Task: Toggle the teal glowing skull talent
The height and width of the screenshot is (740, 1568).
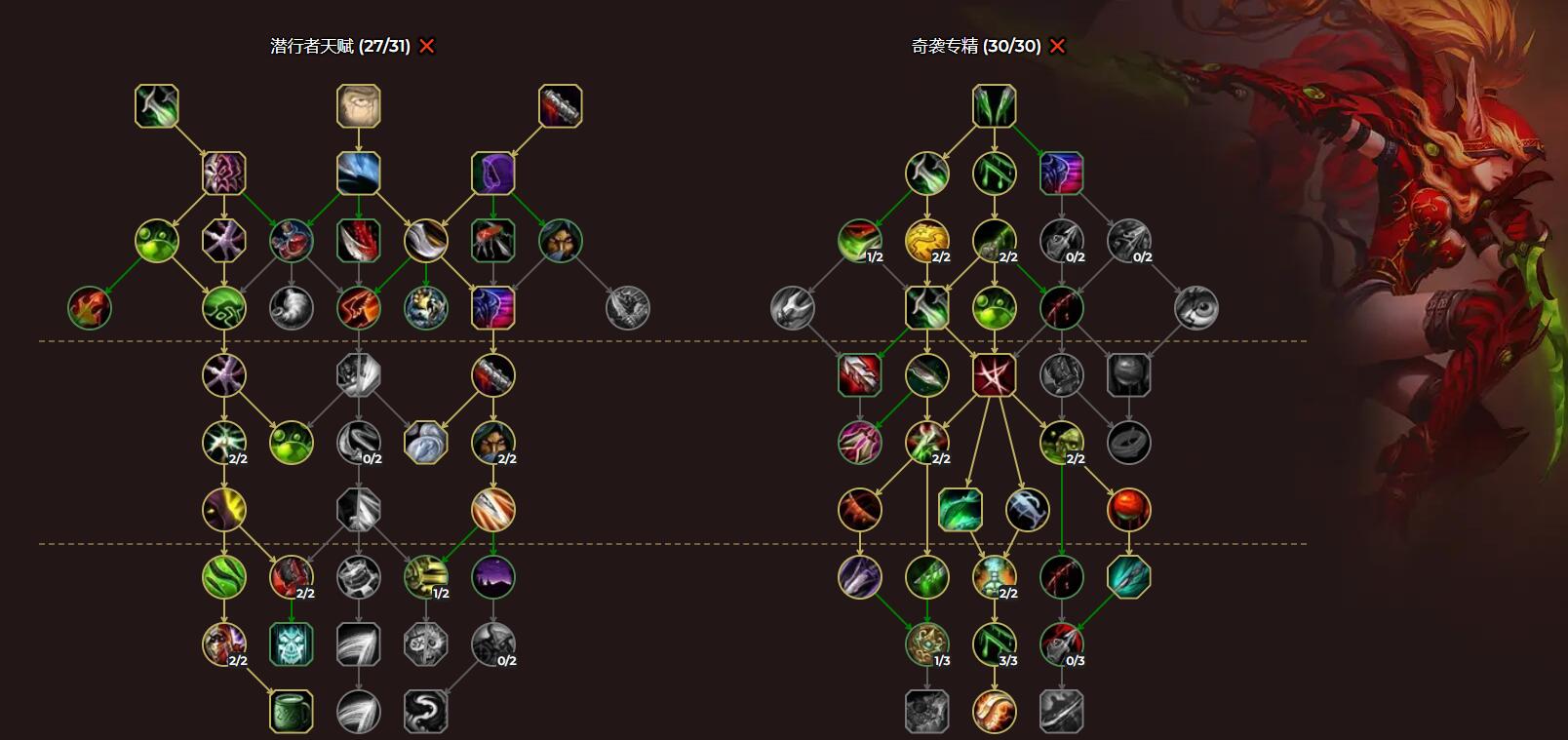Action: (x=292, y=644)
